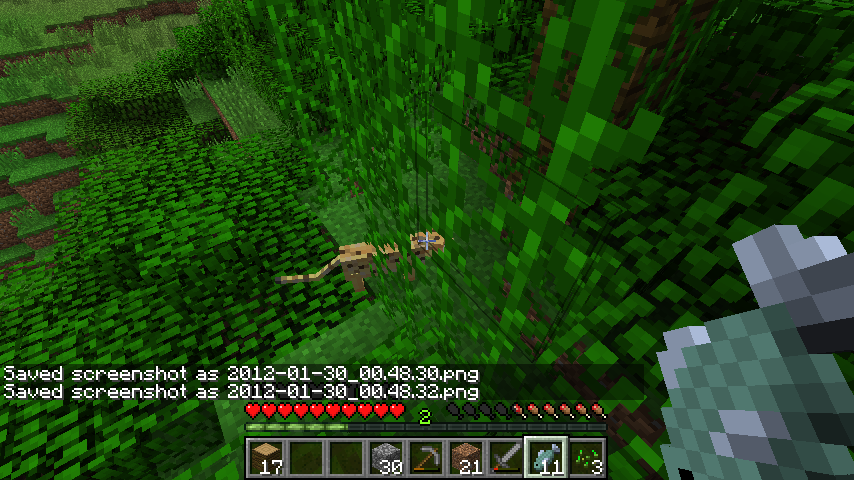The width and height of the screenshot is (854, 480).
Task: Choose the seeds slot in the hotbar
Action: click(585, 456)
